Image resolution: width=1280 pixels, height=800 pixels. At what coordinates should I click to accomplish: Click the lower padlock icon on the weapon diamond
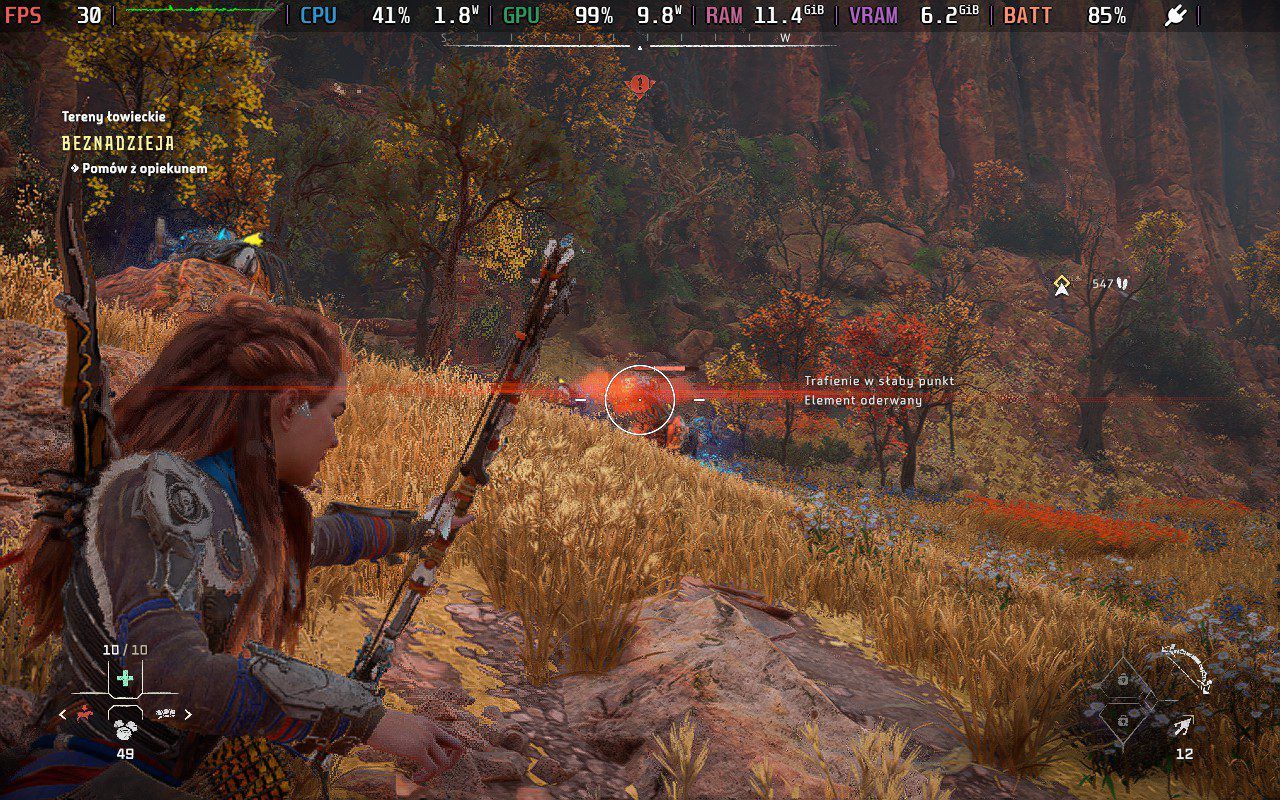1123,721
